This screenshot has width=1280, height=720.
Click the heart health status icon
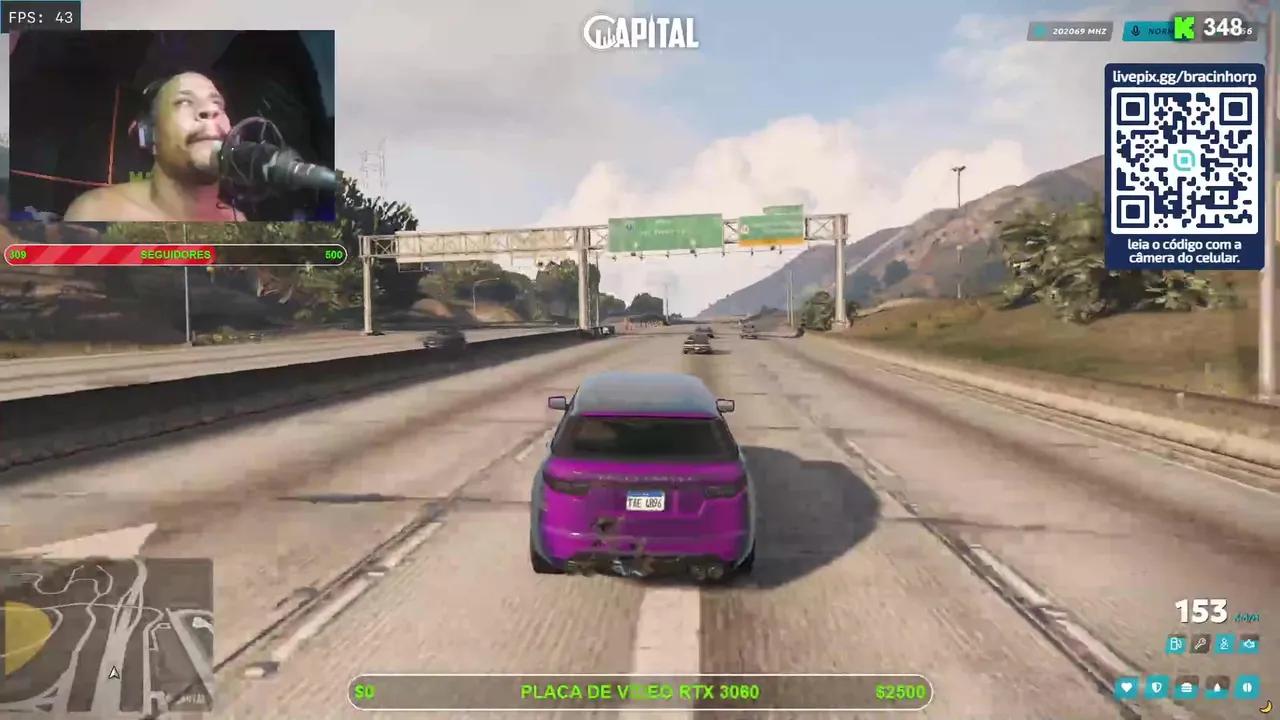point(1126,687)
